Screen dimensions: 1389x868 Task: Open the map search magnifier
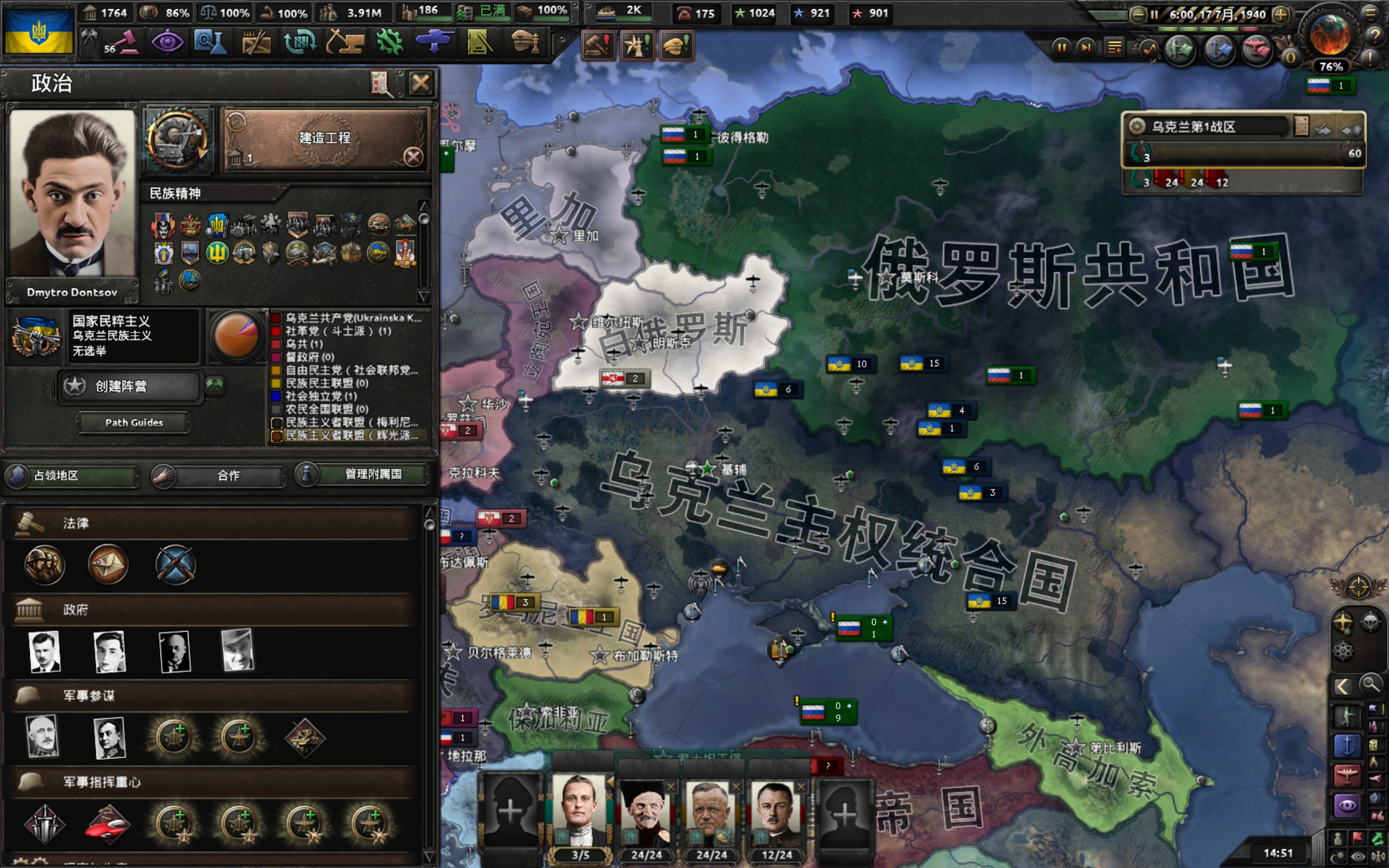pos(1369,684)
